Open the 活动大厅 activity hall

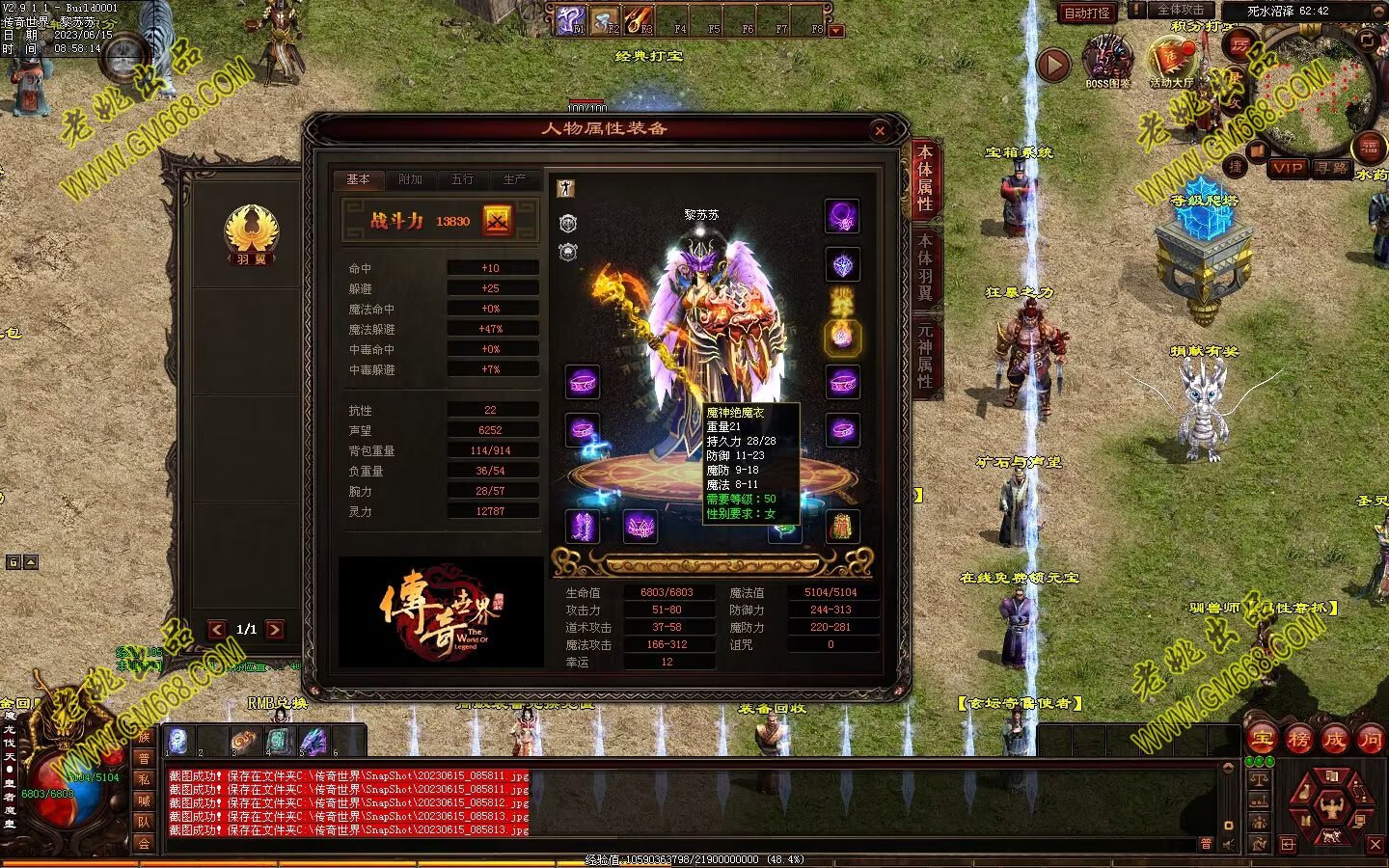1171,61
